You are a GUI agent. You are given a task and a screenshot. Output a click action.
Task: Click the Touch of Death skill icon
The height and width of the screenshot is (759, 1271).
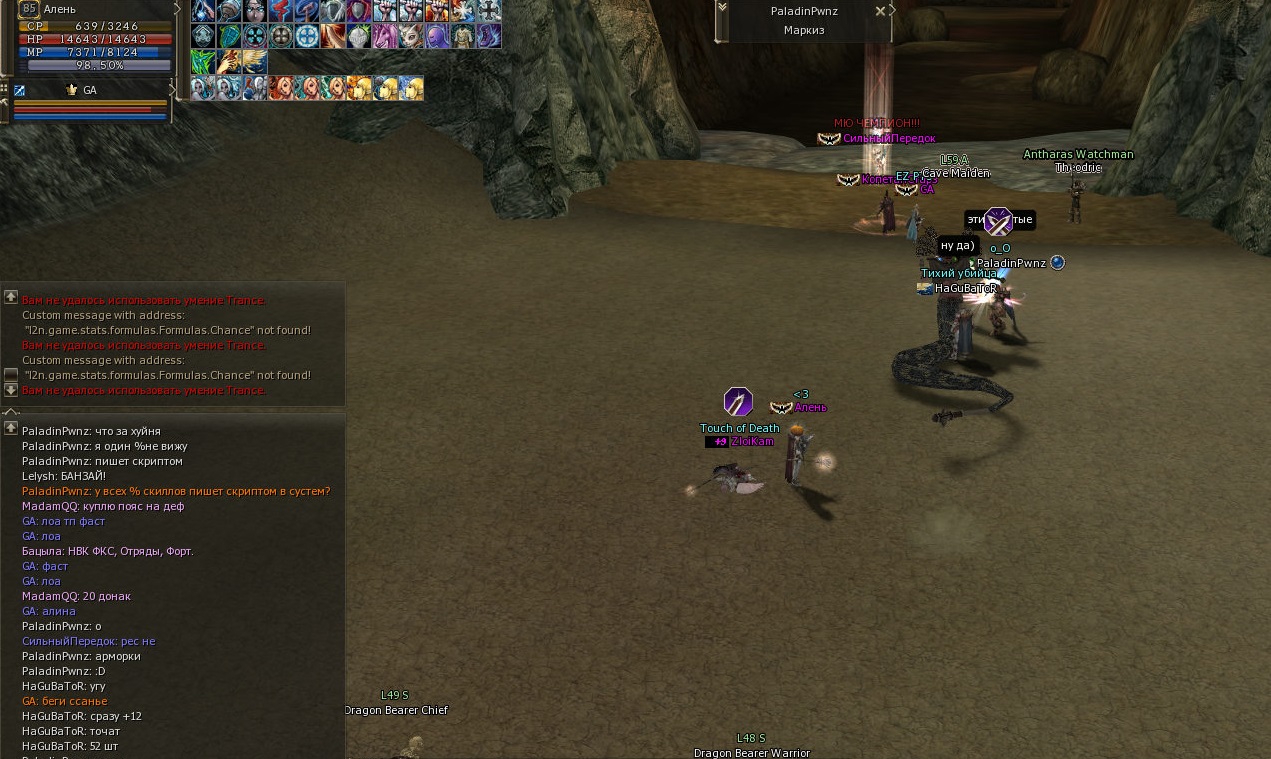pyautogui.click(x=738, y=402)
